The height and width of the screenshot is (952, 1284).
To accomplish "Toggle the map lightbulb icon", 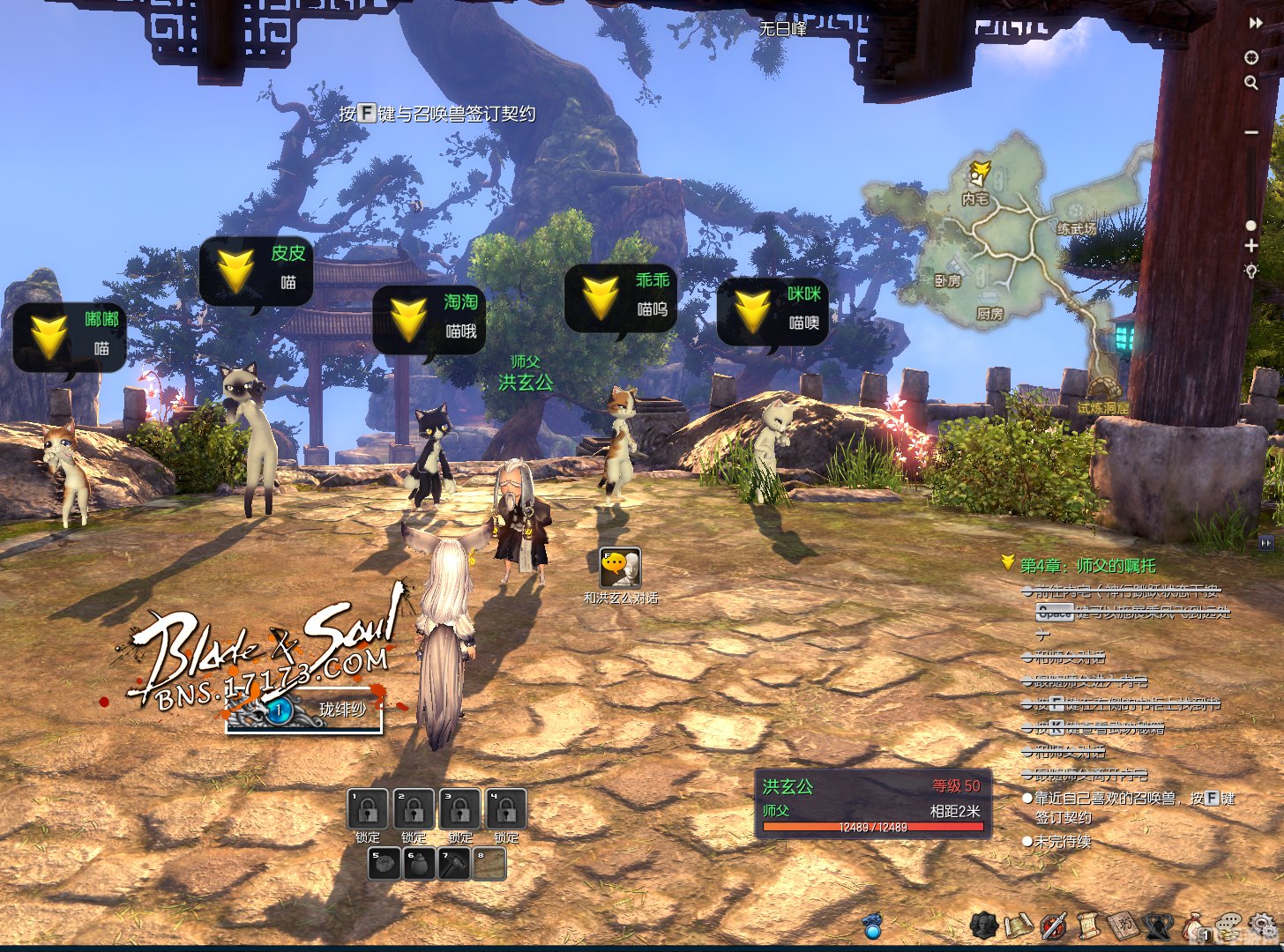I will (x=1250, y=271).
